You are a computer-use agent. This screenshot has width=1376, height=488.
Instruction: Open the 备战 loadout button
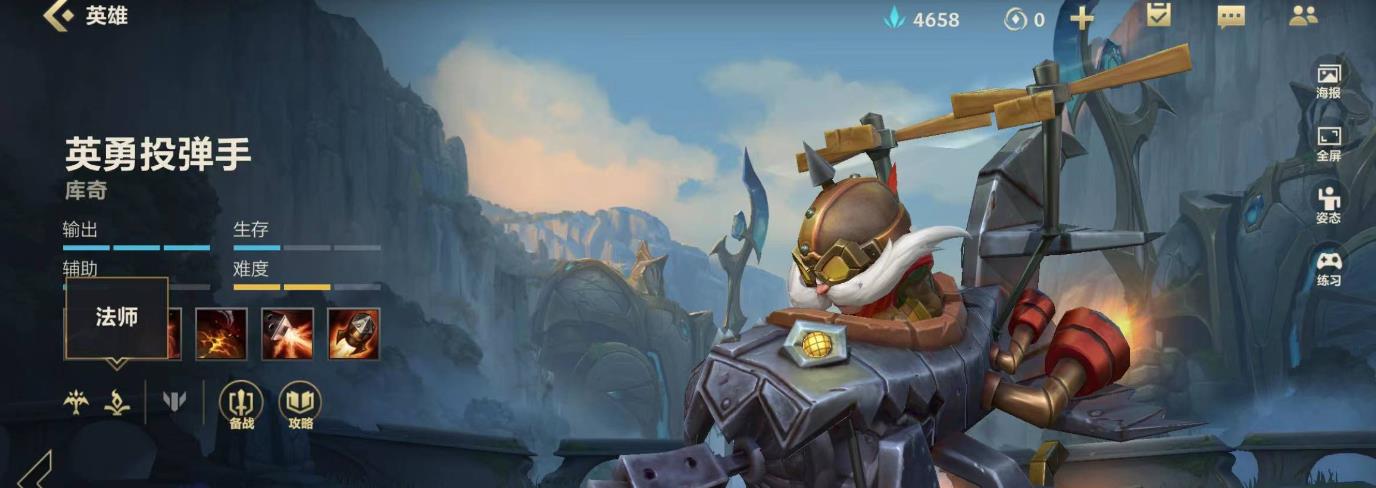241,405
